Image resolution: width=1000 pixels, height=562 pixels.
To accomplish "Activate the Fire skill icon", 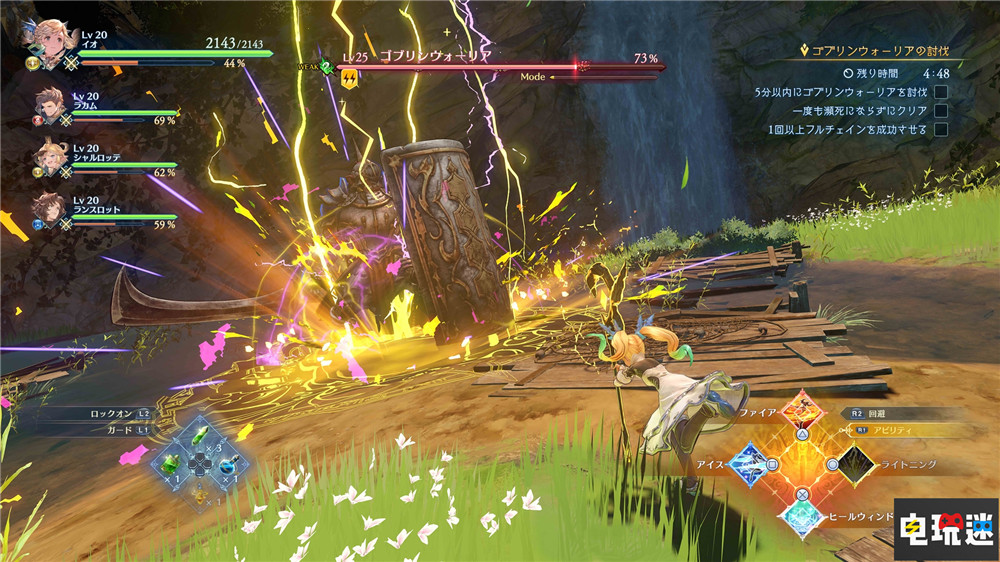I will tap(805, 410).
